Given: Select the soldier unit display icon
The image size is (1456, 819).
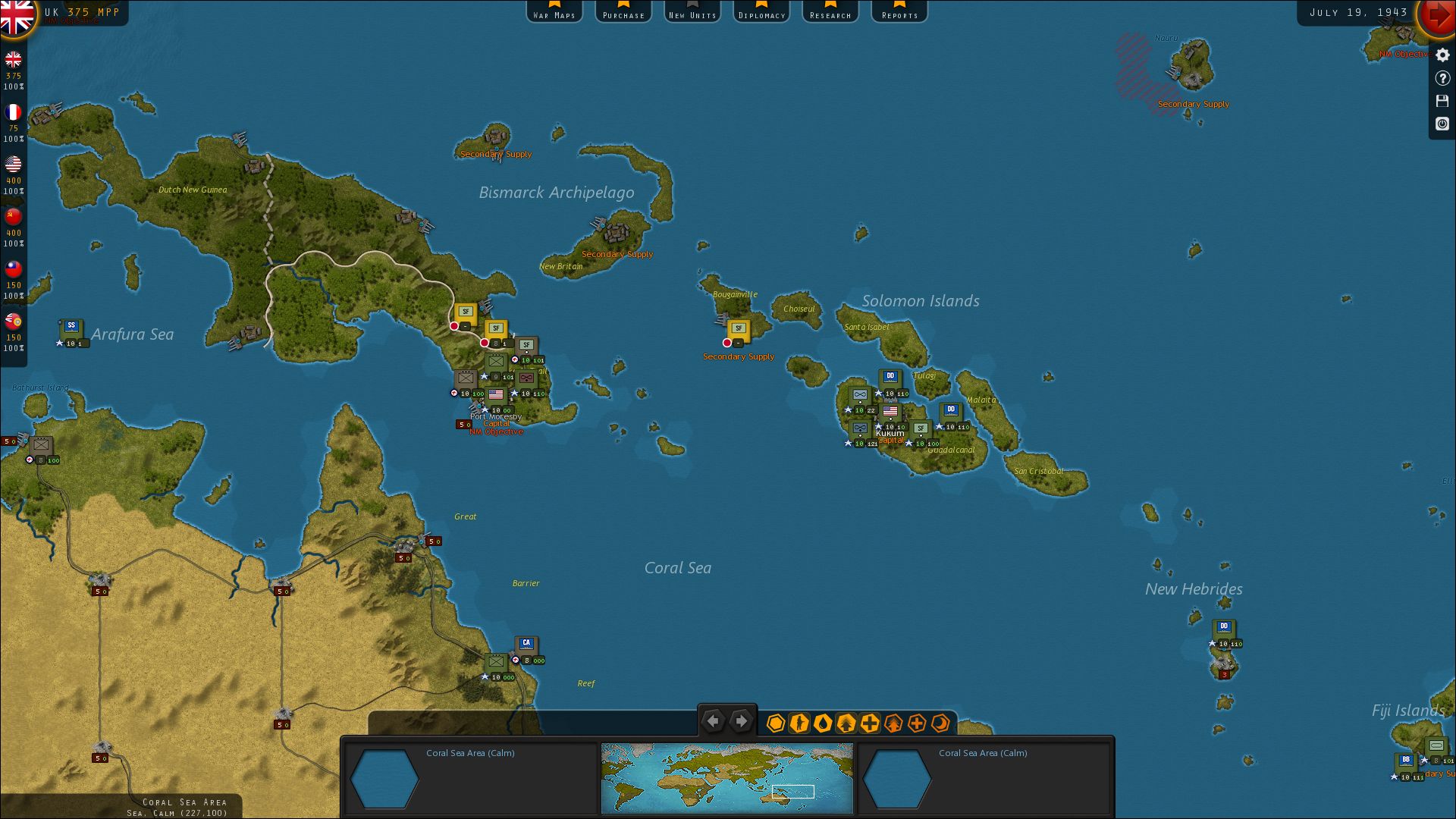Looking at the screenshot, I should (799, 724).
